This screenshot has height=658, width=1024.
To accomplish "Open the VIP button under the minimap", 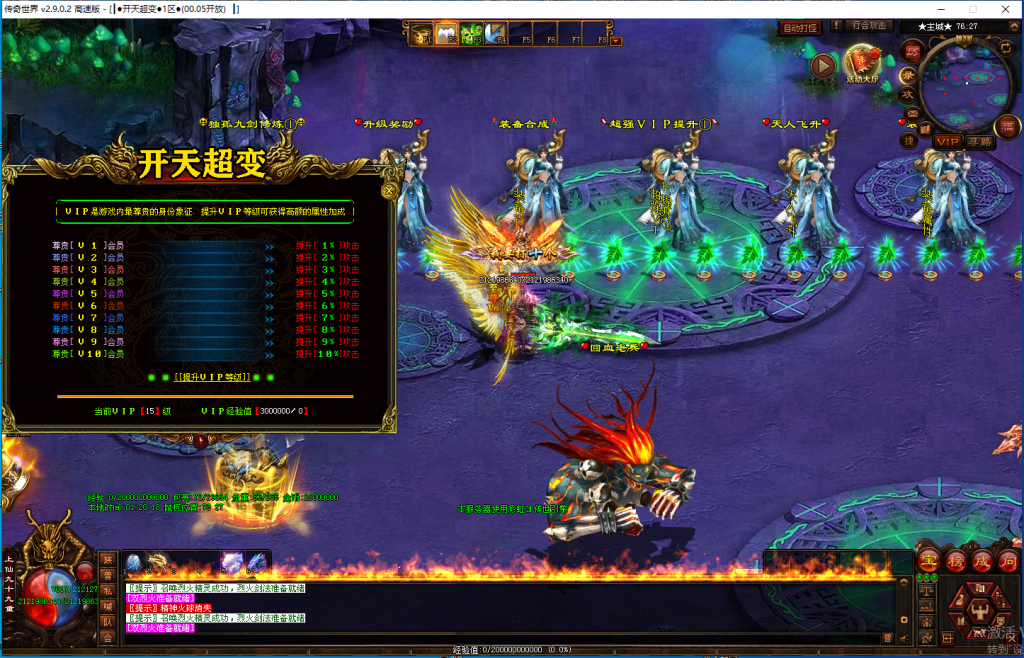I will coord(948,142).
